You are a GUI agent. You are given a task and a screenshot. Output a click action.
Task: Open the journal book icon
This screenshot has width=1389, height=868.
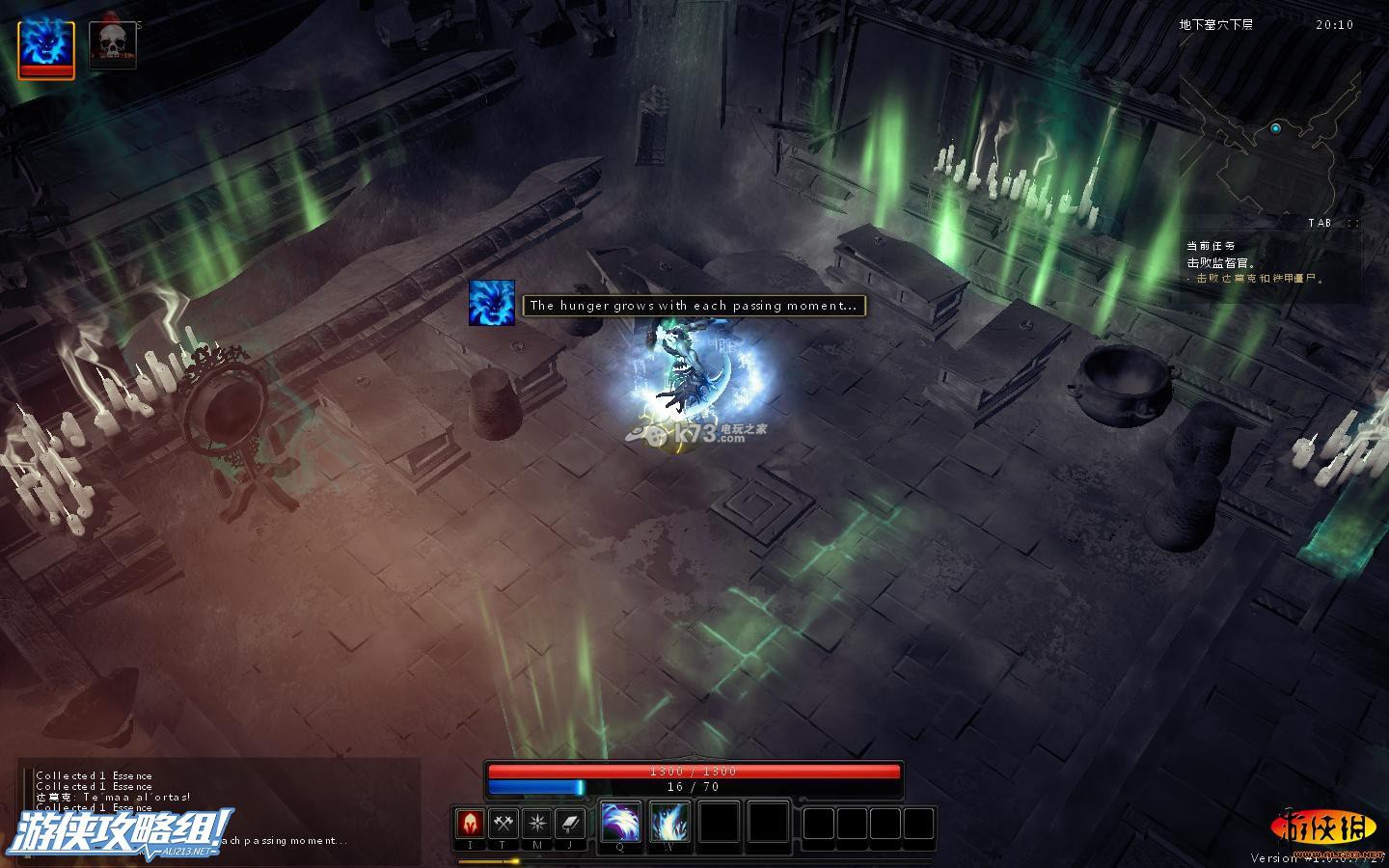pyautogui.click(x=571, y=824)
